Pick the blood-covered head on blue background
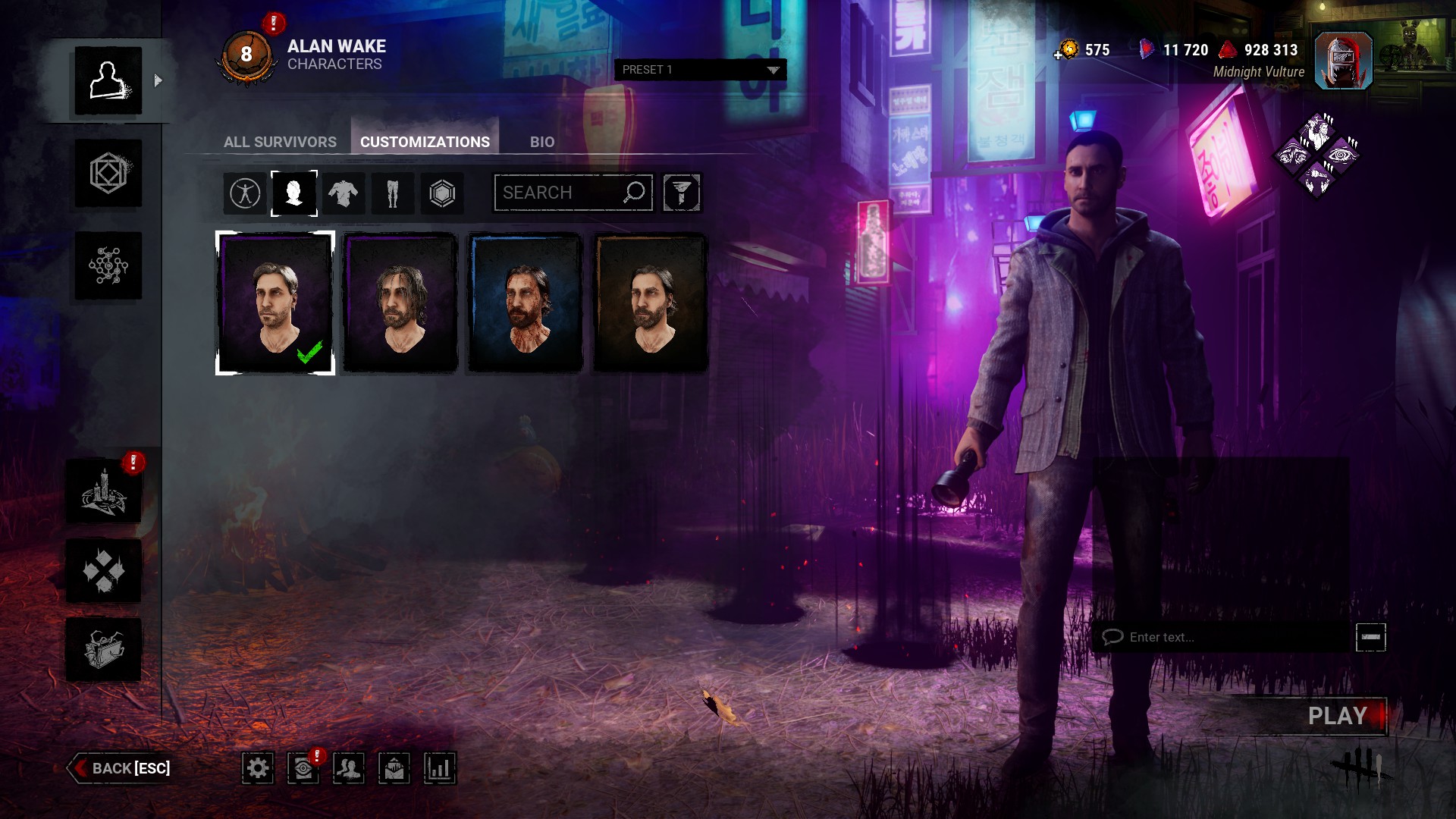 (x=525, y=303)
